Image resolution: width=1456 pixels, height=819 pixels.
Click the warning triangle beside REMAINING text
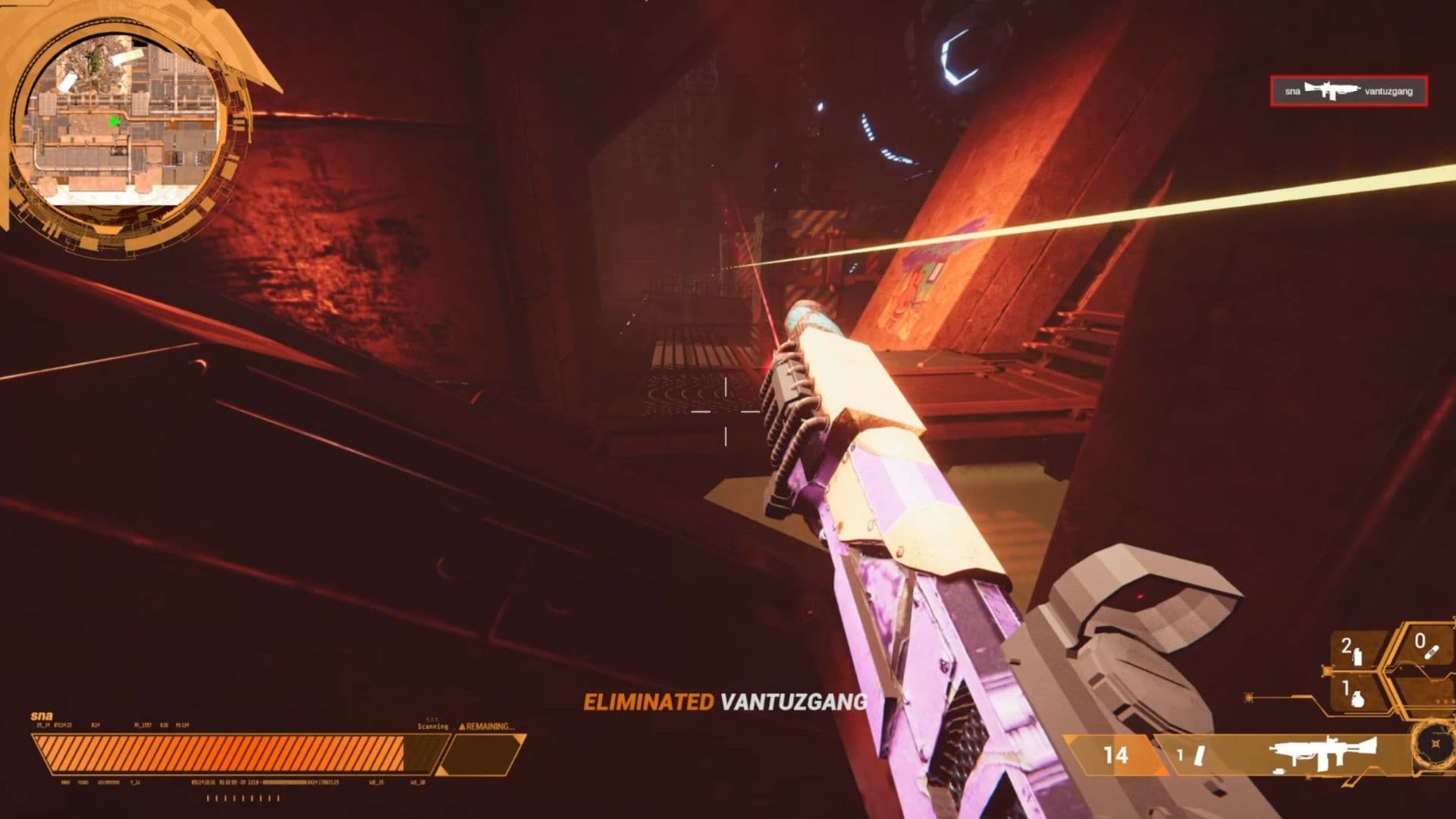461,726
